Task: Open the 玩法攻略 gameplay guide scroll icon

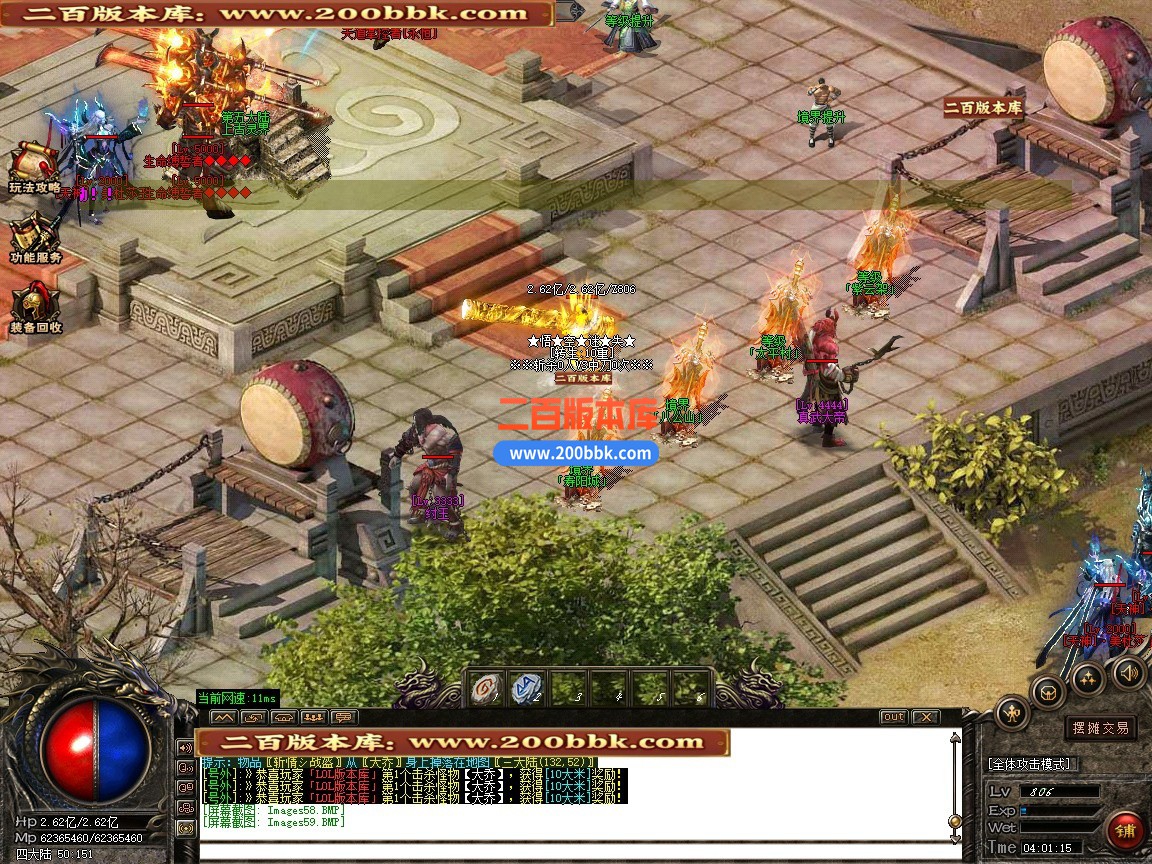Action: [31, 164]
